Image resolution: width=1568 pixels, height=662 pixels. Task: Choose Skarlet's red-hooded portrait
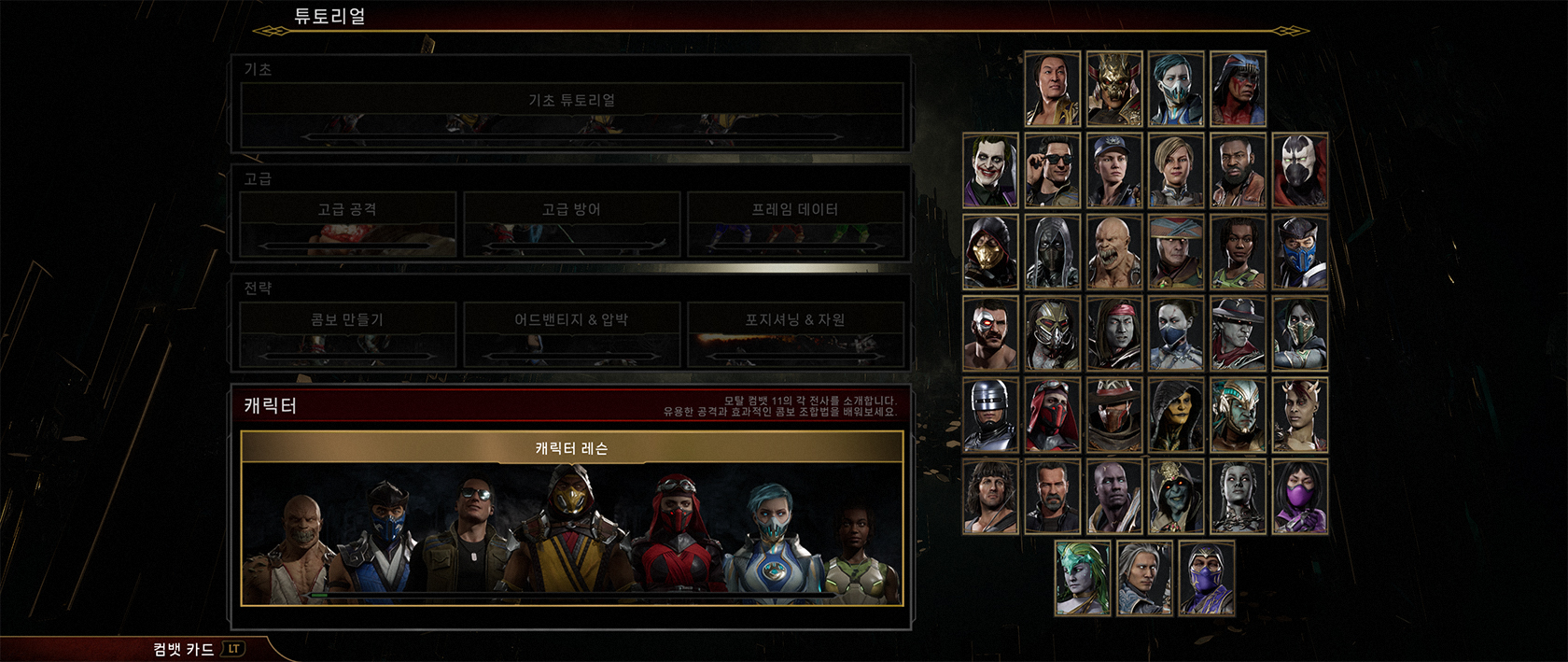click(x=1052, y=416)
